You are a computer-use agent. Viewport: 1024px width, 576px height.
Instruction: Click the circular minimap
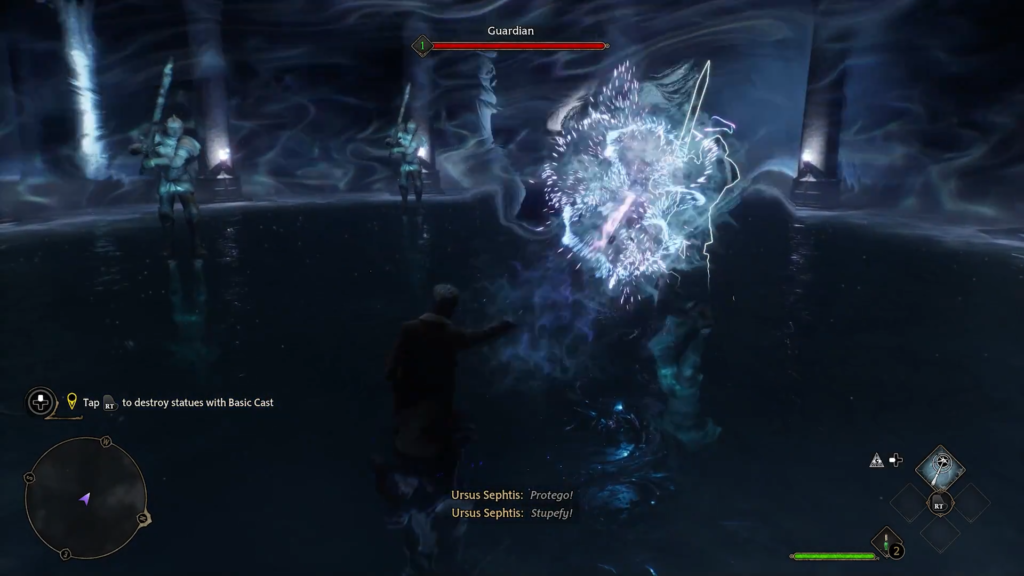click(x=86, y=498)
